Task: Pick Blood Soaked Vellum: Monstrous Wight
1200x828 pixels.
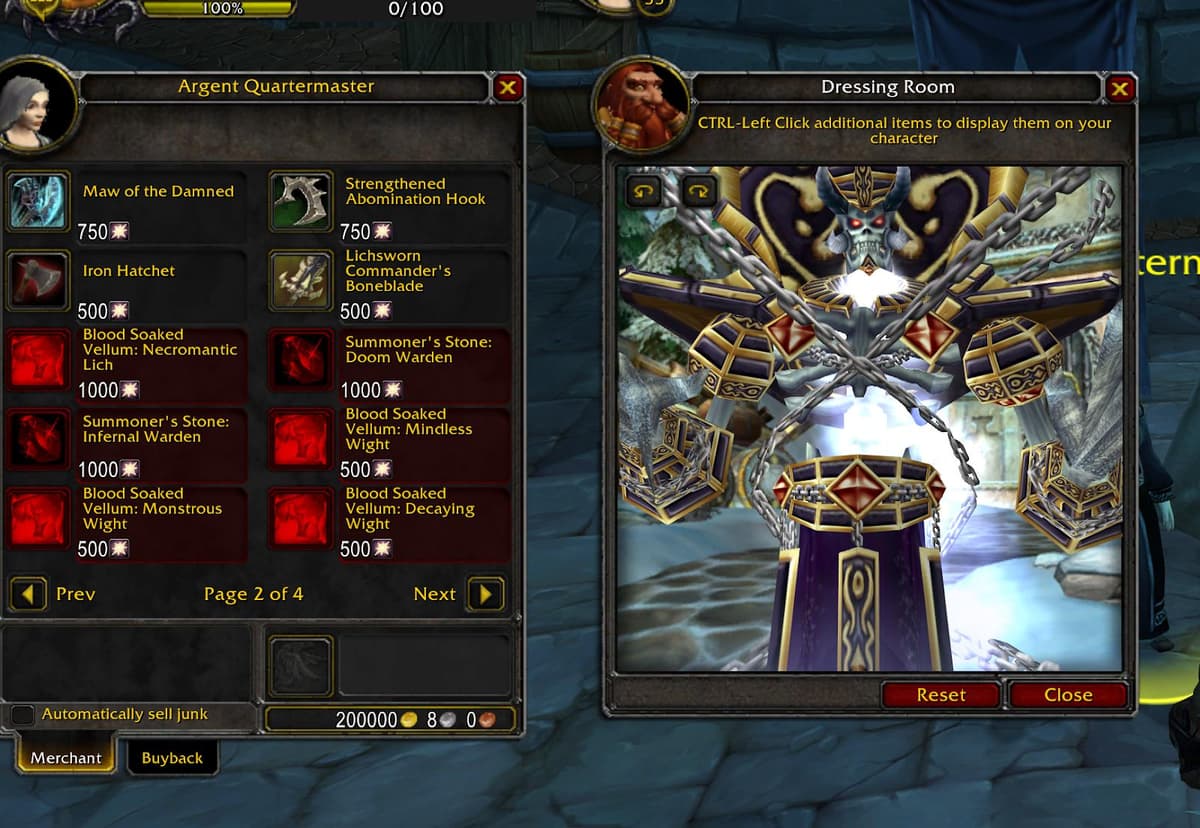Action: [39, 518]
